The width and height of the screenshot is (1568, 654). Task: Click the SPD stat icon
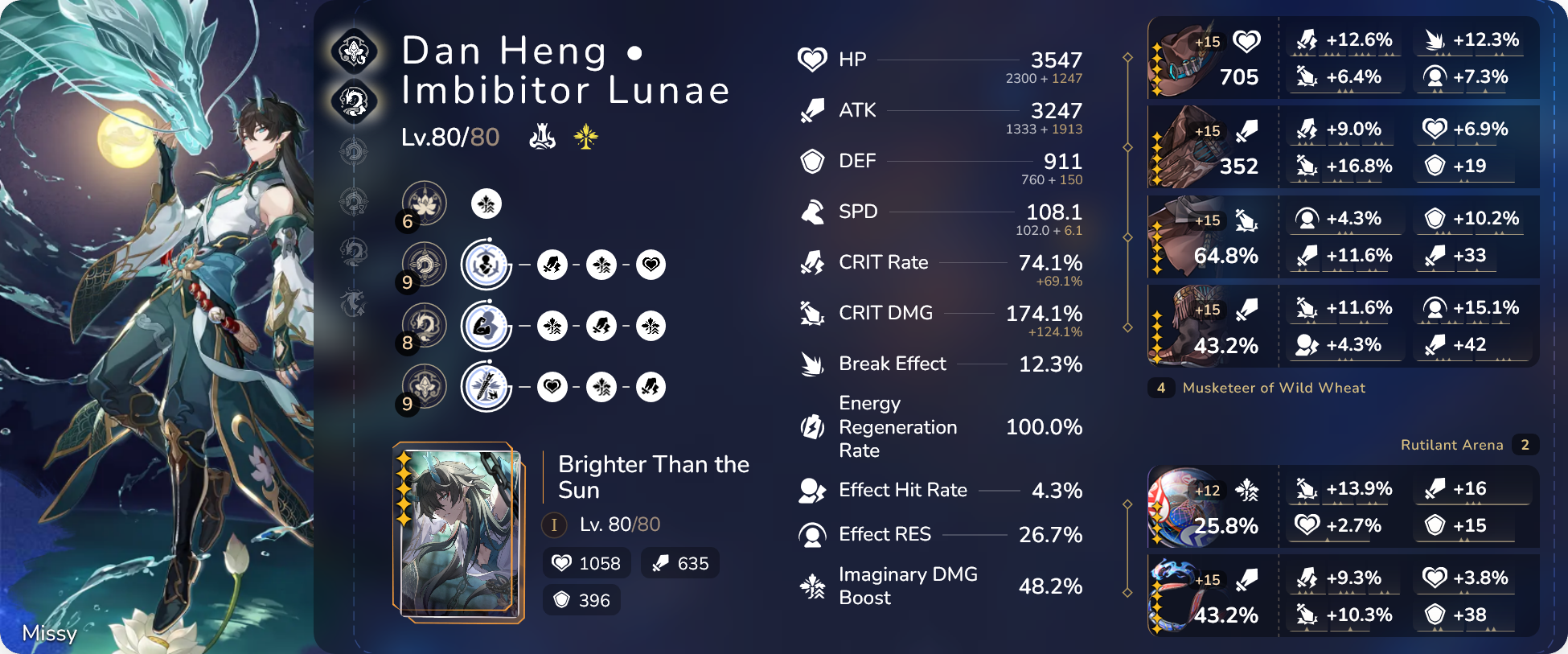pos(814,212)
